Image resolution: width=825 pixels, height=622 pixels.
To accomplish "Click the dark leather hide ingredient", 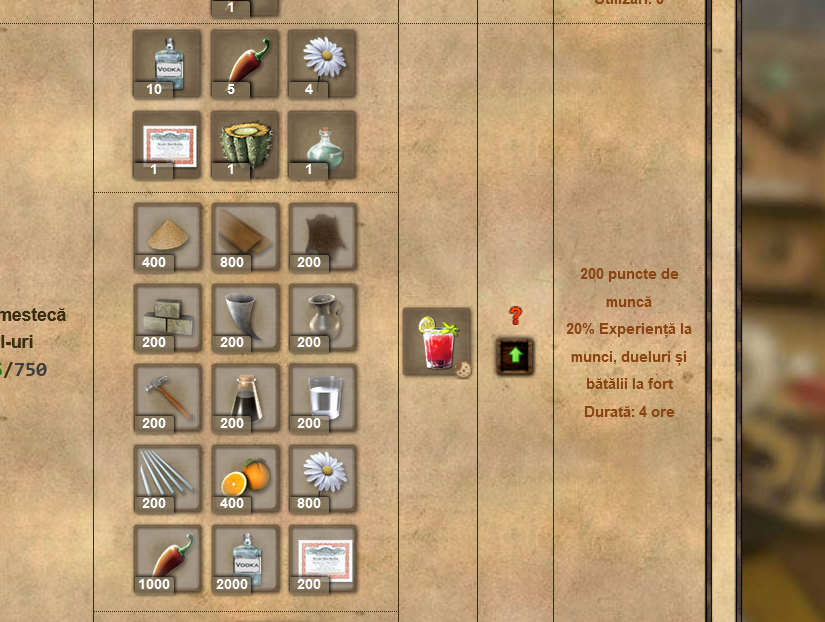I will (323, 237).
